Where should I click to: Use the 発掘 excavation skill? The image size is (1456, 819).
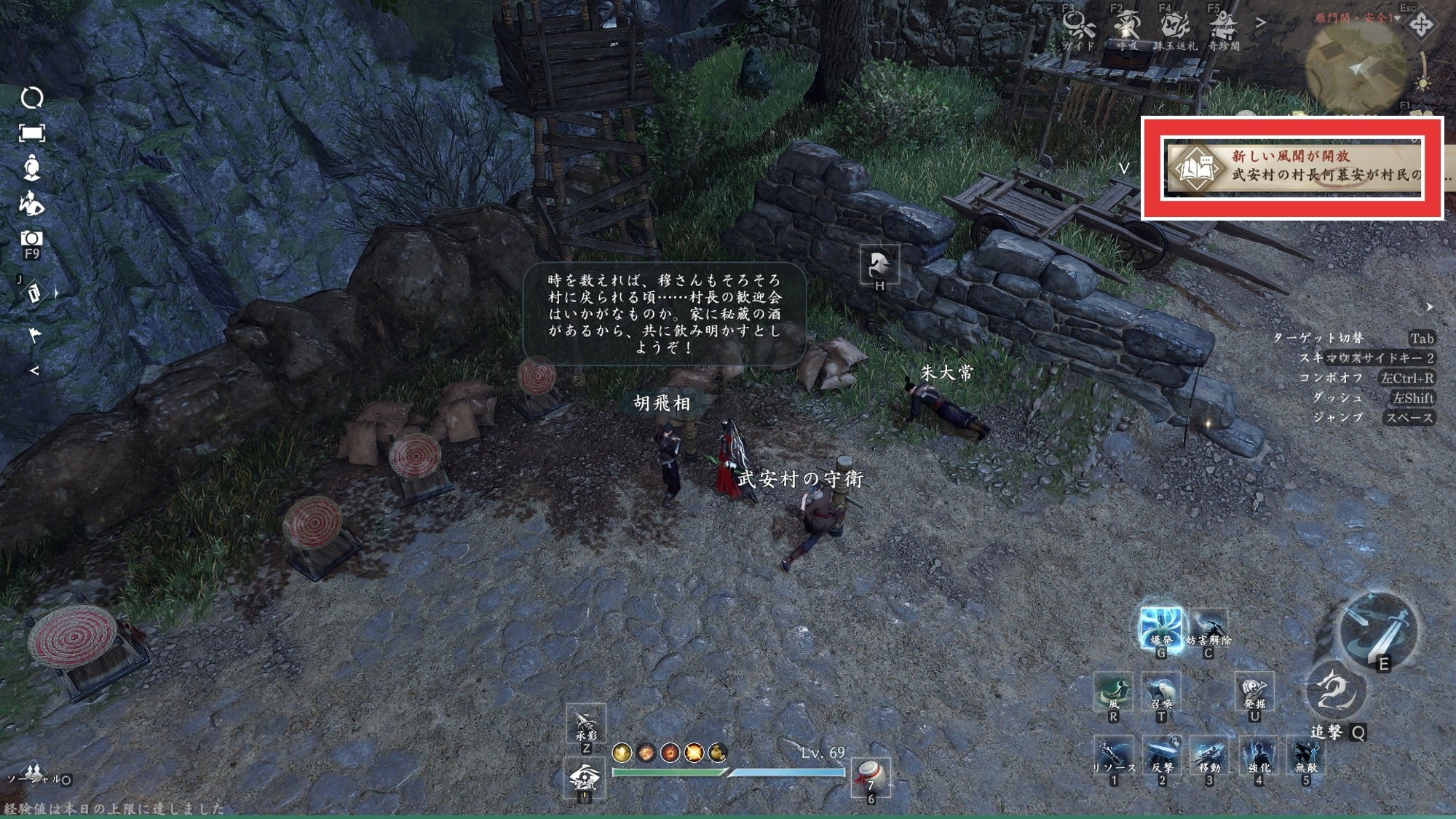pyautogui.click(x=1254, y=692)
